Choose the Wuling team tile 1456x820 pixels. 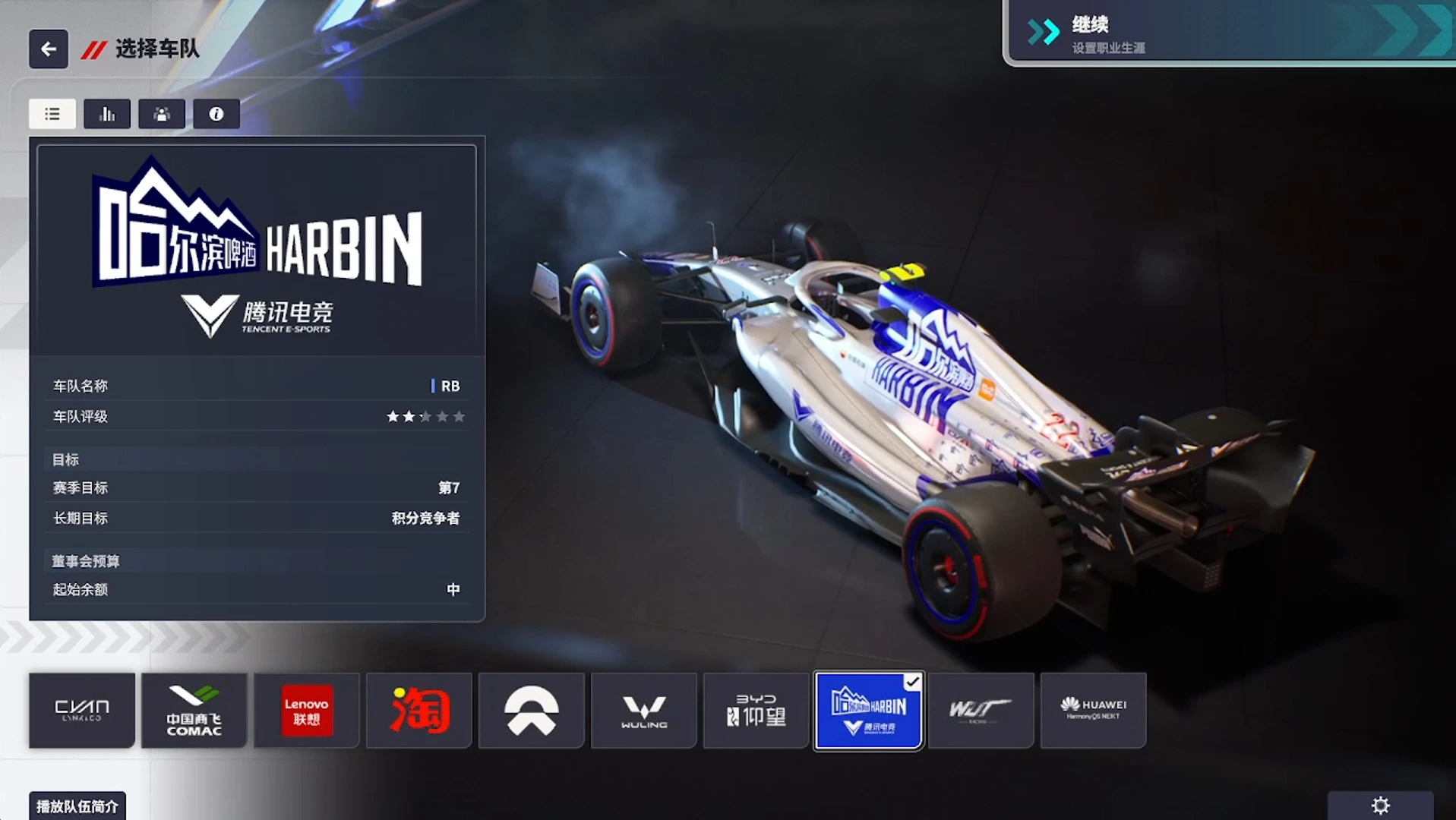click(x=644, y=711)
